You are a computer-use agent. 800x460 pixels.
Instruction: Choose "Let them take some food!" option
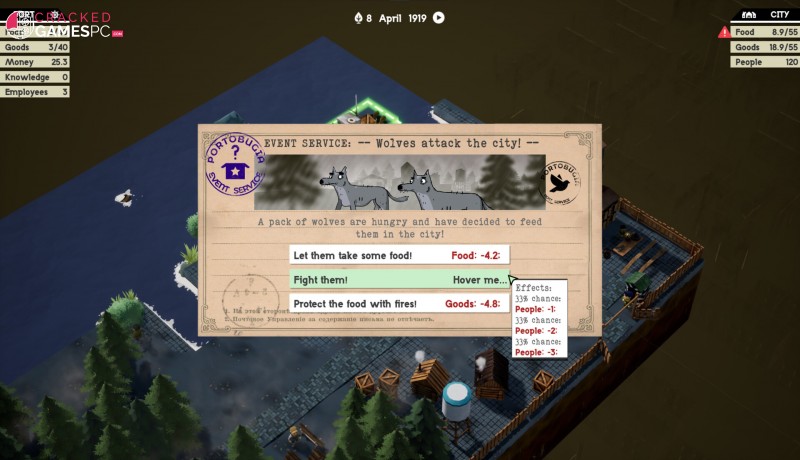click(x=399, y=255)
